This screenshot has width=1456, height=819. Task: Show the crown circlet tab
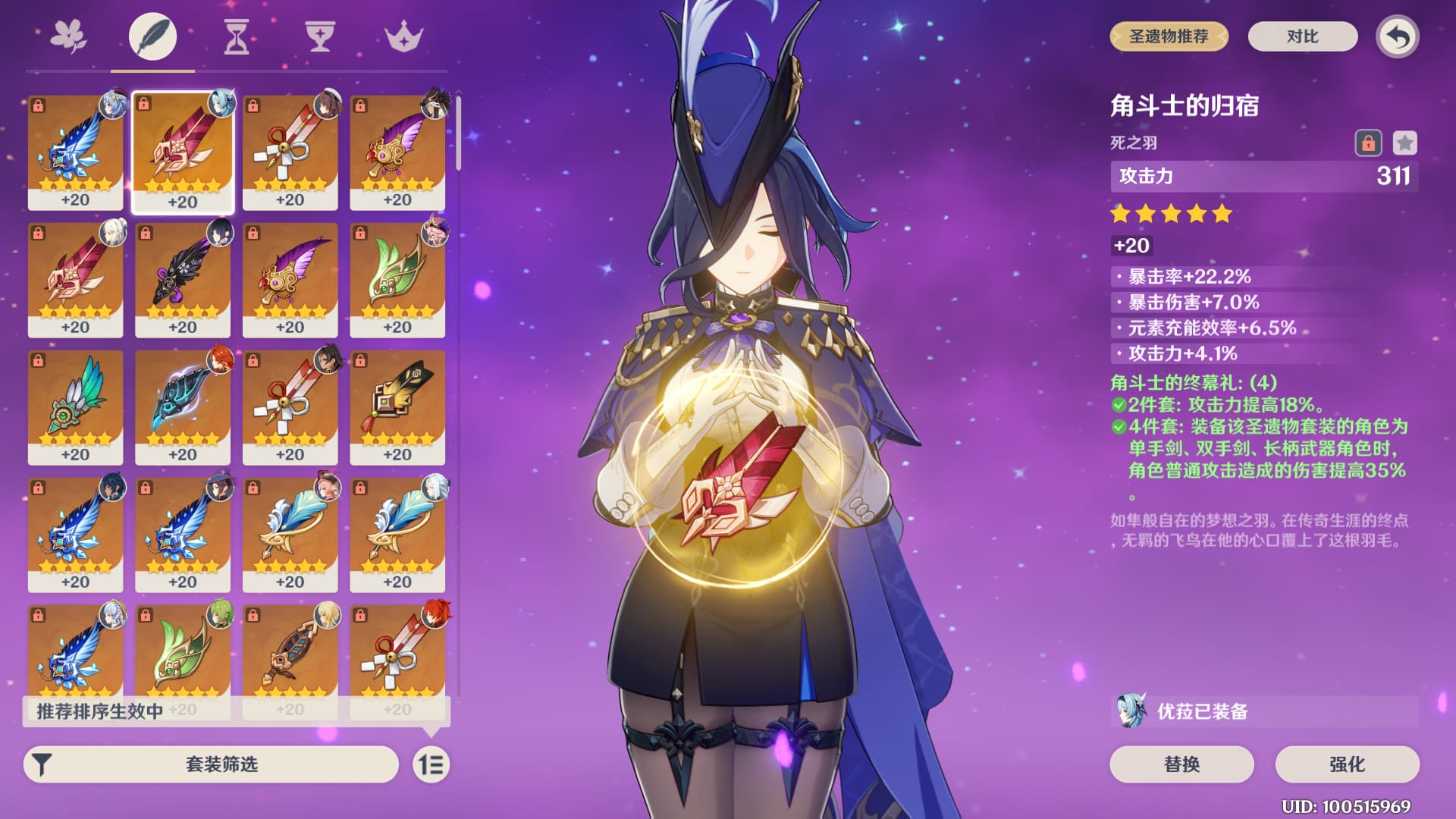(x=403, y=36)
